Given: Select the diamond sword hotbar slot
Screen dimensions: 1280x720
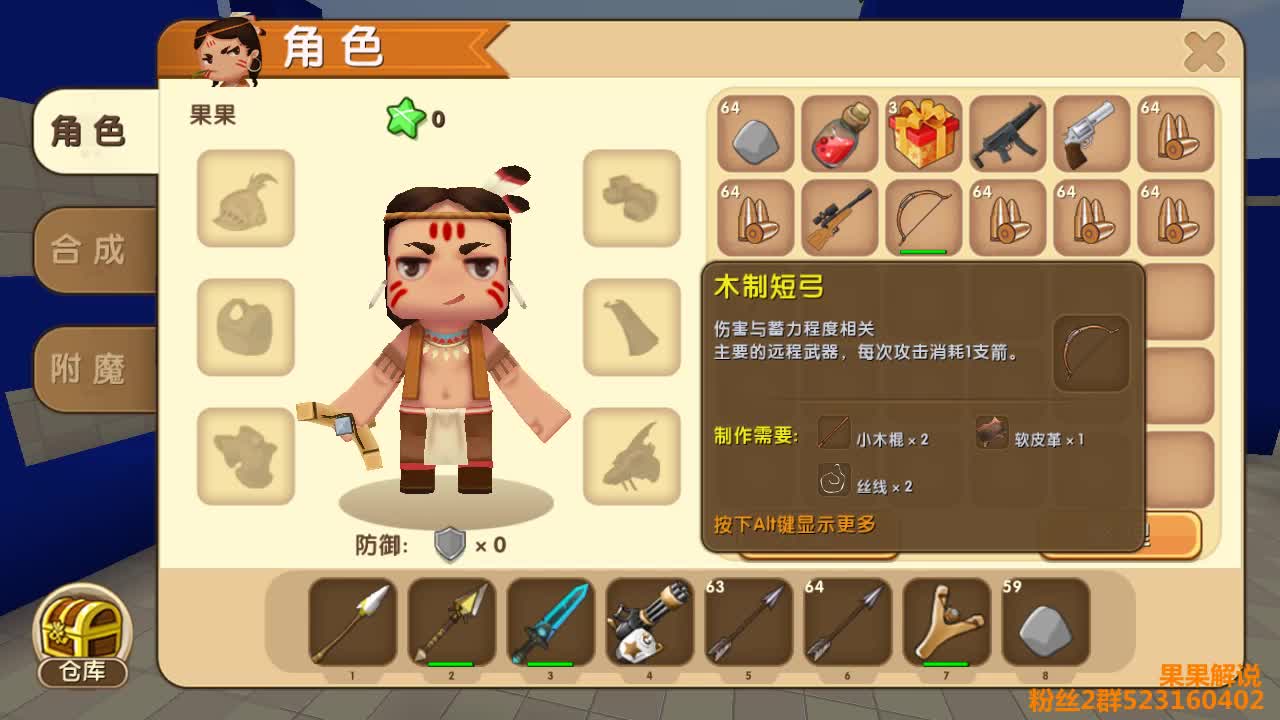Looking at the screenshot, I should click(550, 622).
